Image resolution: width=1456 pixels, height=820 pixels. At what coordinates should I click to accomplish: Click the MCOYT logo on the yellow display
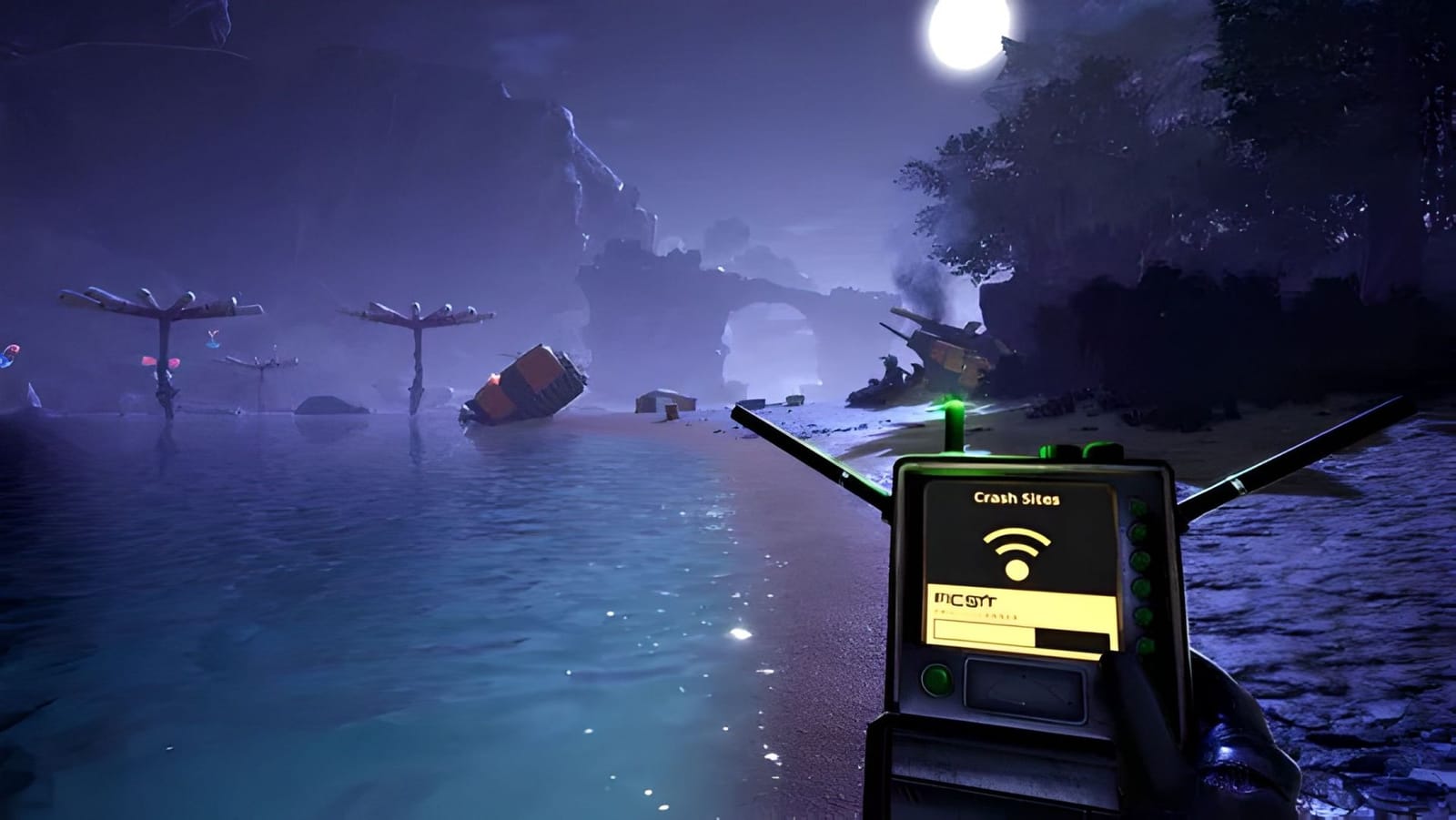click(x=966, y=599)
